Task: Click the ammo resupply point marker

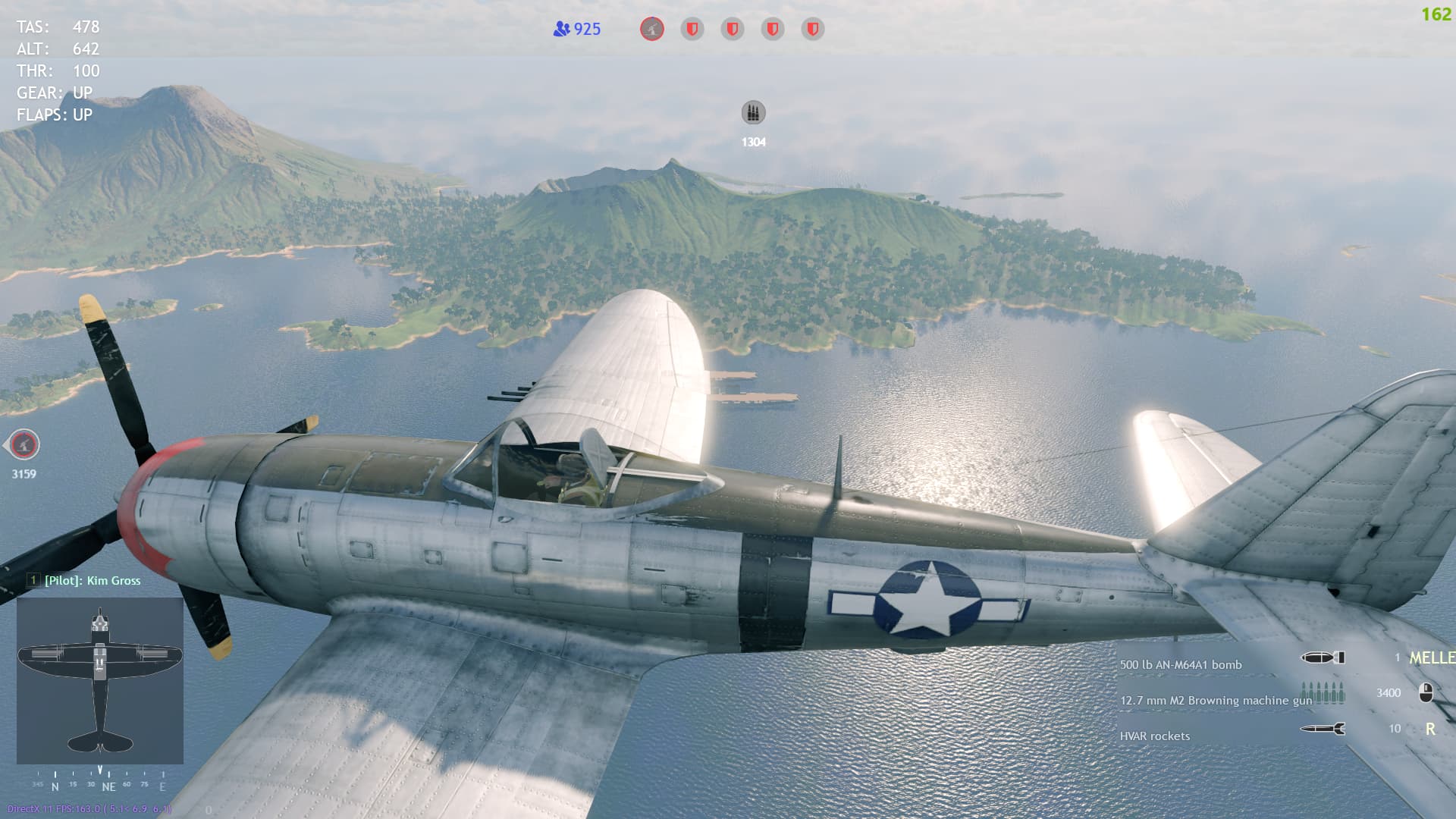Action: click(753, 114)
